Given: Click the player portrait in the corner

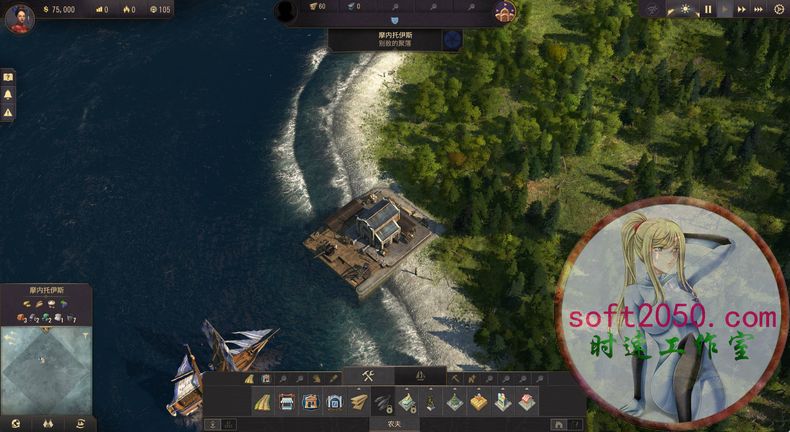Looking at the screenshot, I should click(x=19, y=18).
